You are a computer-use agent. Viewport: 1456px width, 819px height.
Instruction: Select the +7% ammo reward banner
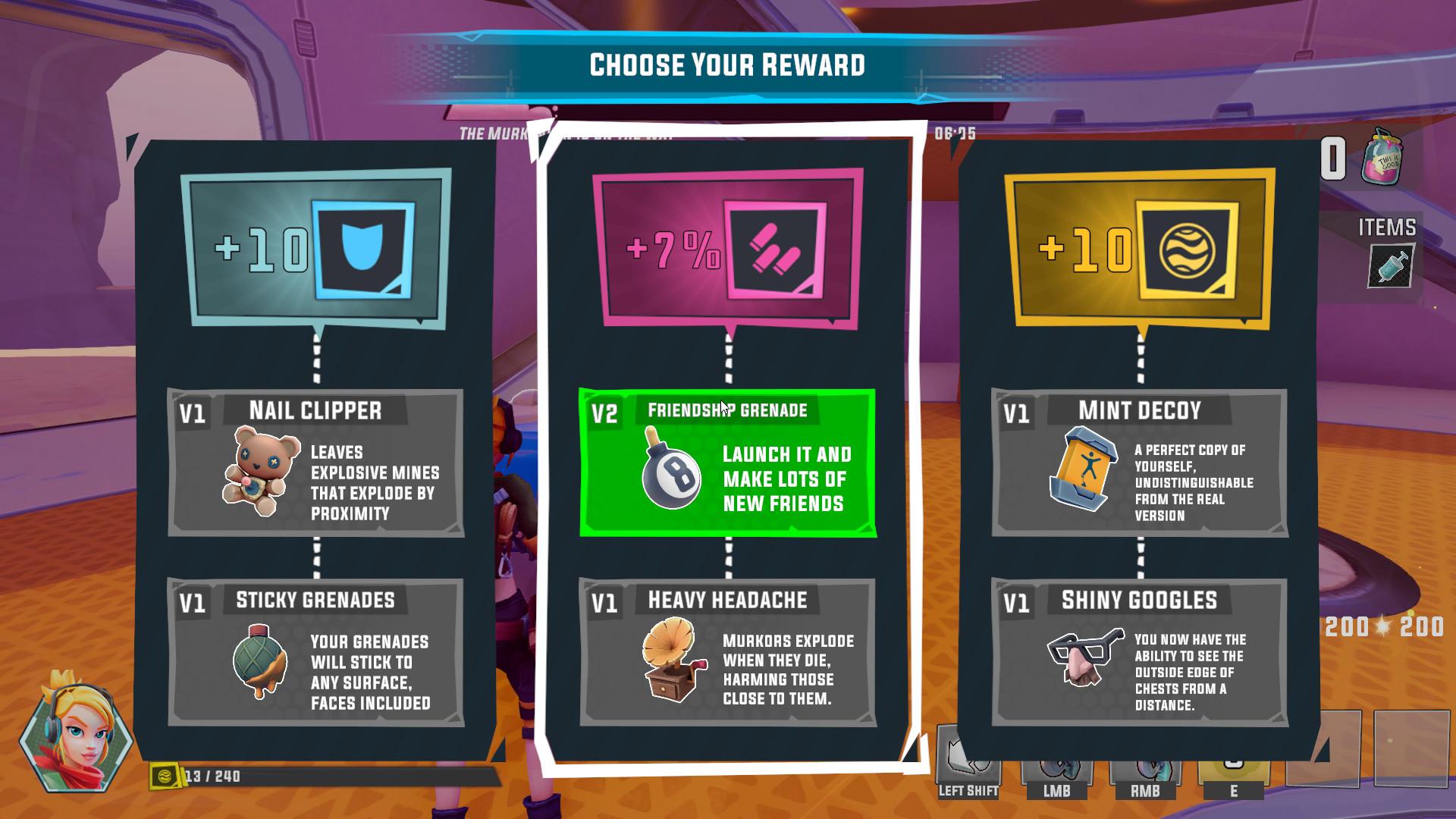pos(728,248)
